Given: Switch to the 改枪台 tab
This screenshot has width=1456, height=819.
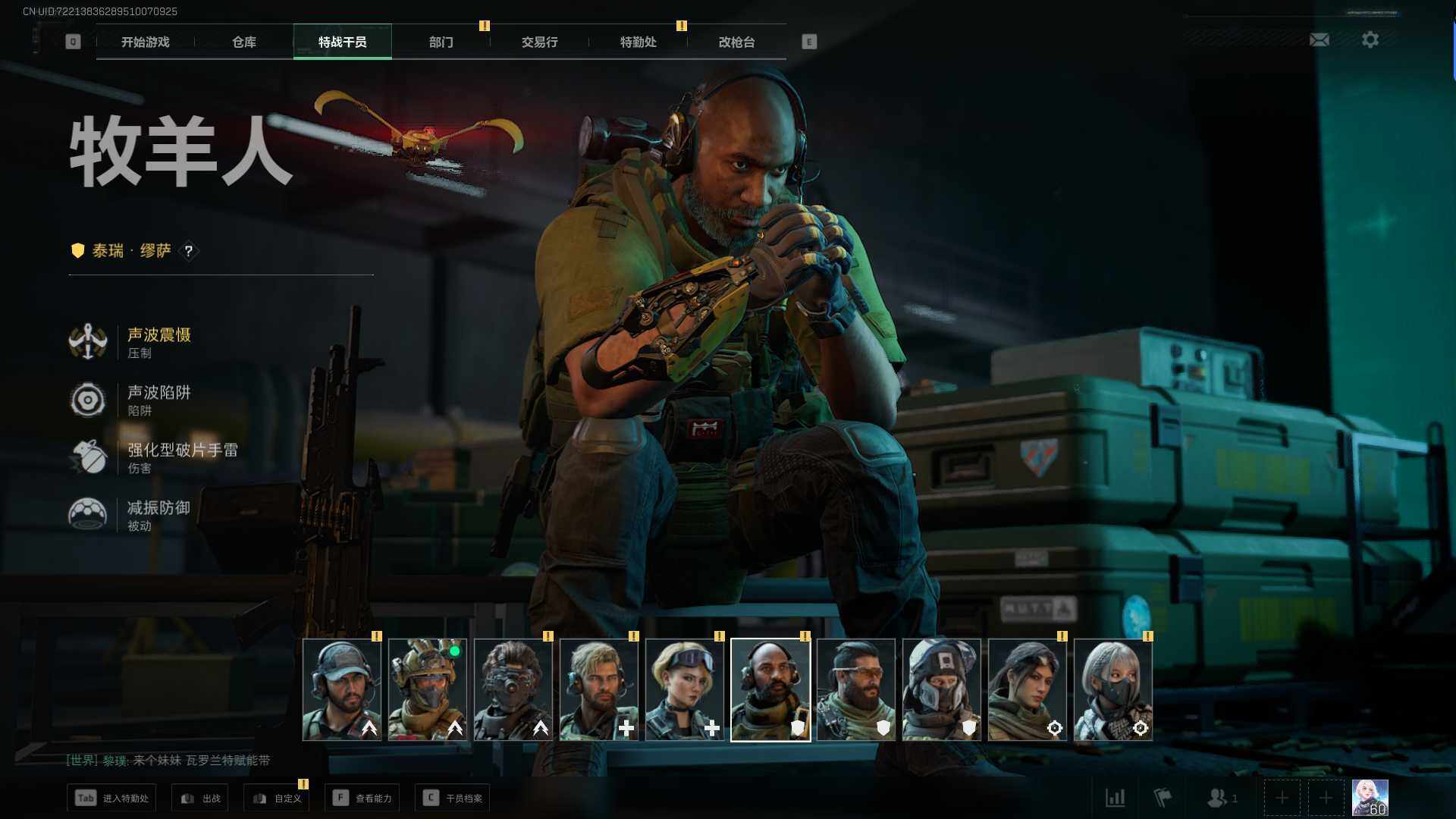Looking at the screenshot, I should click(736, 42).
